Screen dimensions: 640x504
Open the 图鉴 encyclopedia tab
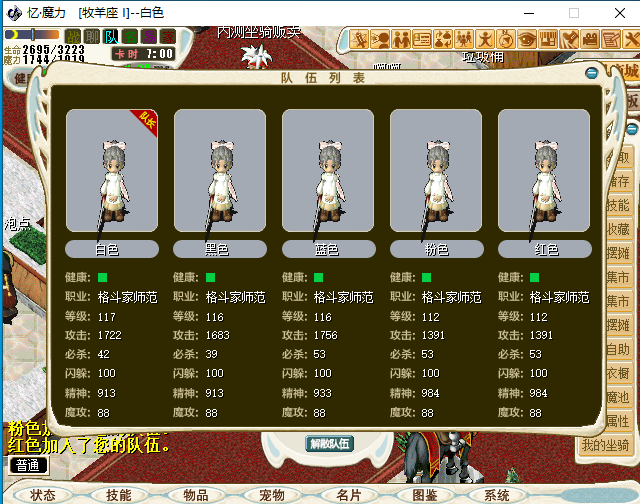pos(425,495)
